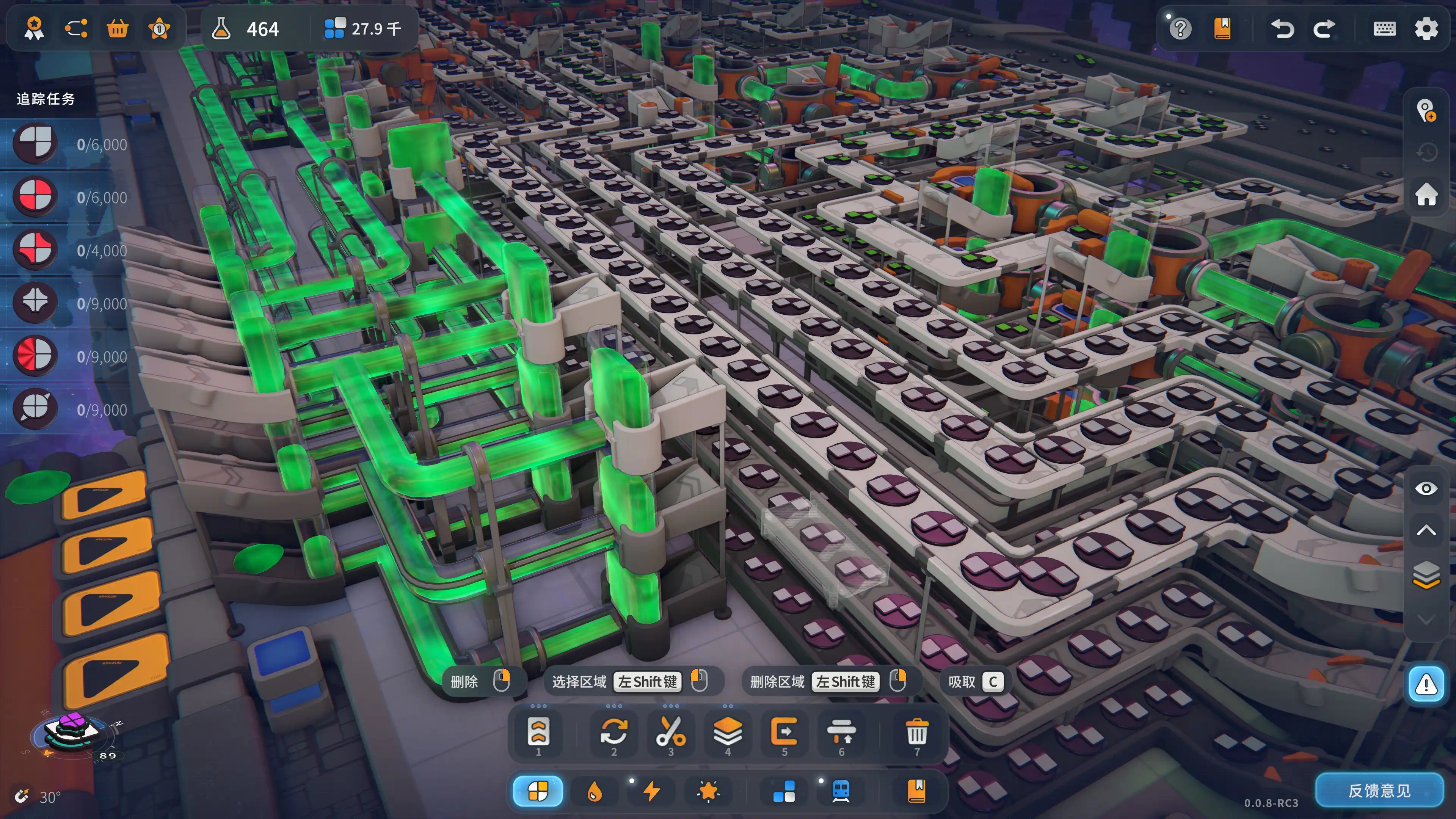Select the 0/4,000 tracked task shape

(x=35, y=249)
